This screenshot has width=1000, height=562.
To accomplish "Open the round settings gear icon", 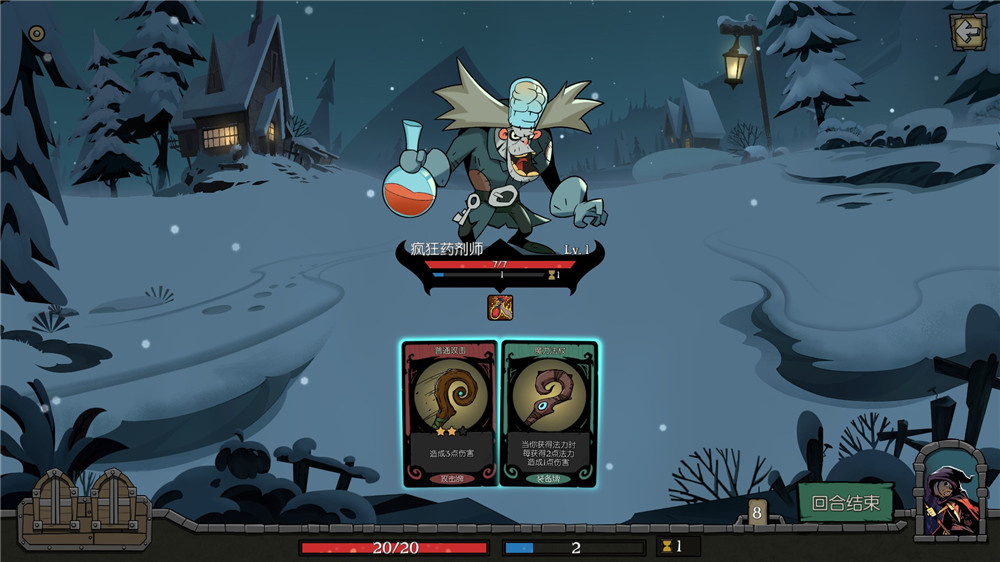I will coord(37,33).
